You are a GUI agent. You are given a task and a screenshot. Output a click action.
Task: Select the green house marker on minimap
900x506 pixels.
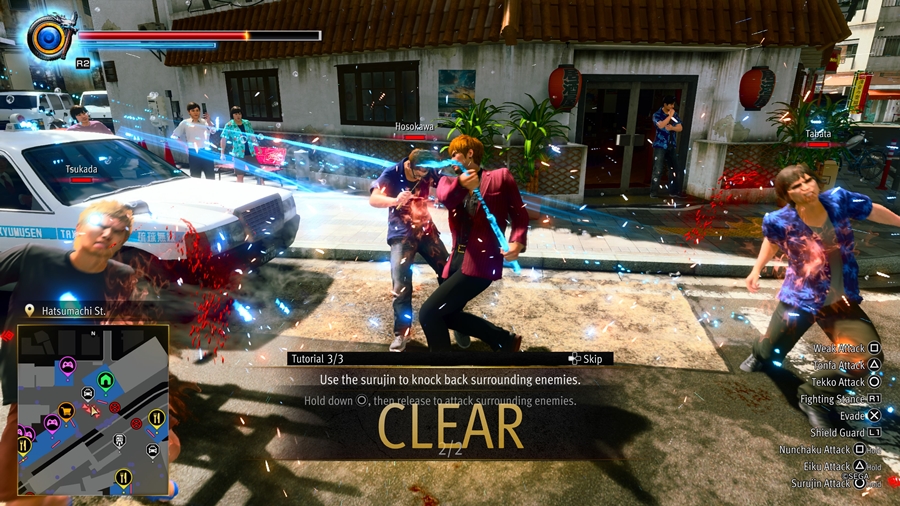(x=105, y=380)
